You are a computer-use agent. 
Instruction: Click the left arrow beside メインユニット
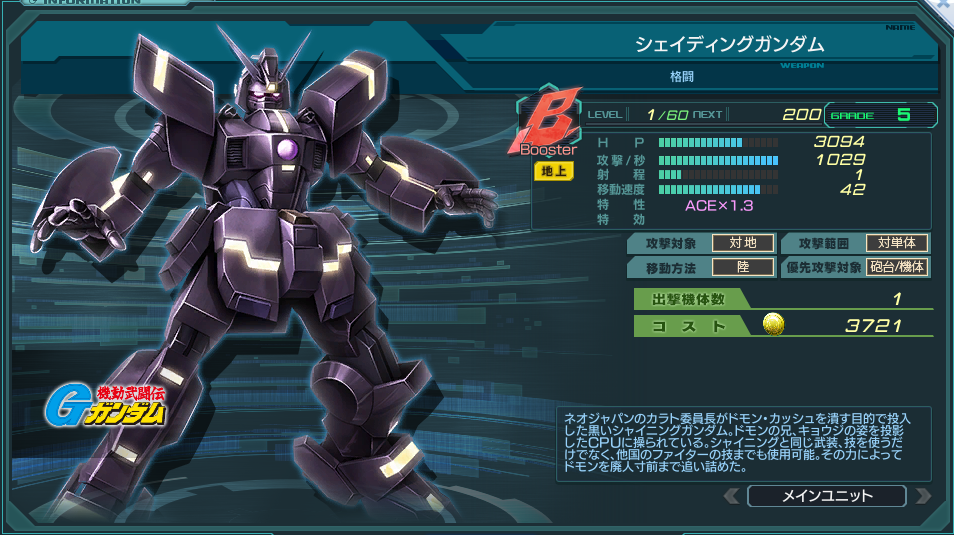tap(732, 496)
